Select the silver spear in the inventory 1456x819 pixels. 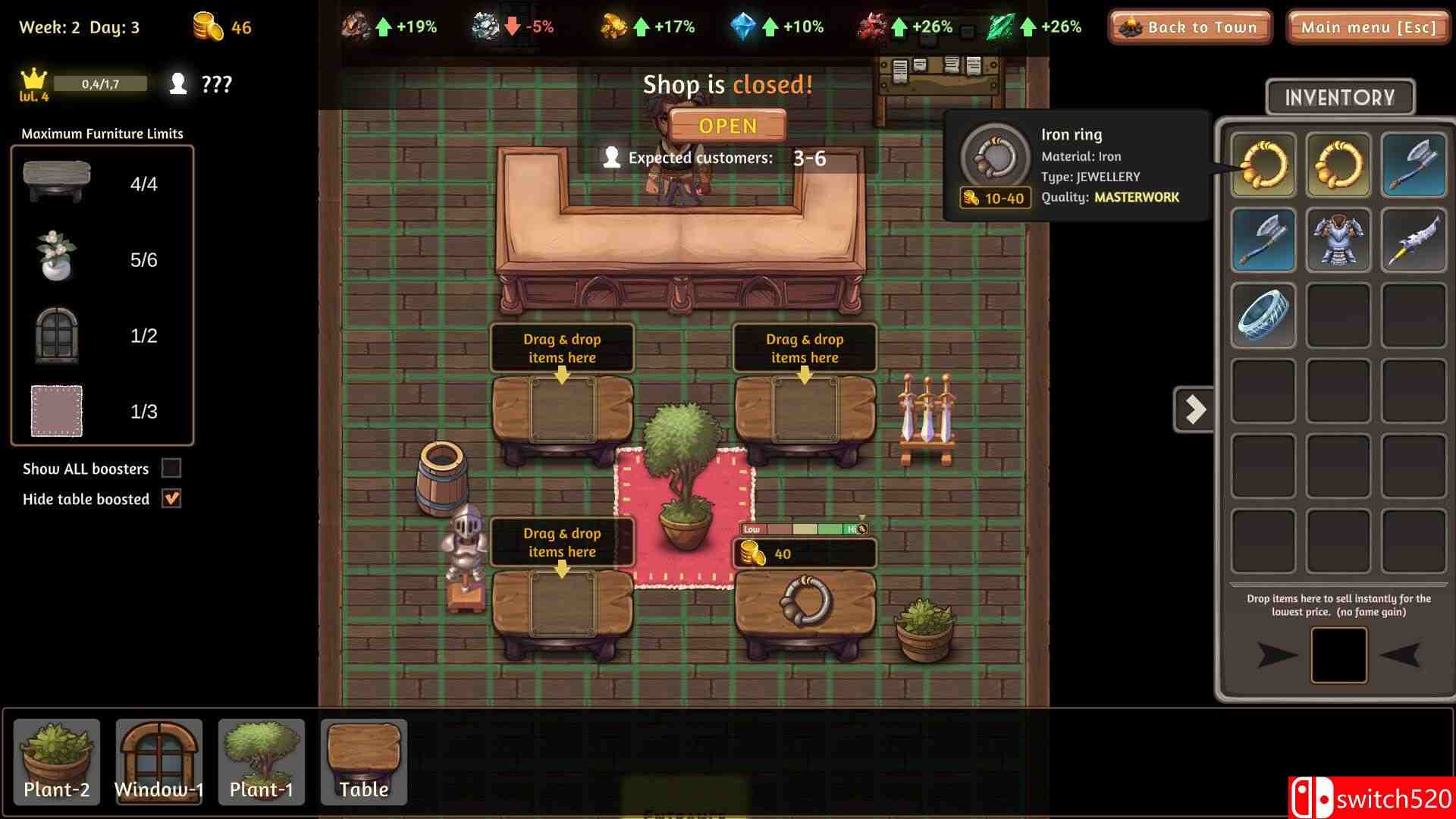tap(1412, 240)
